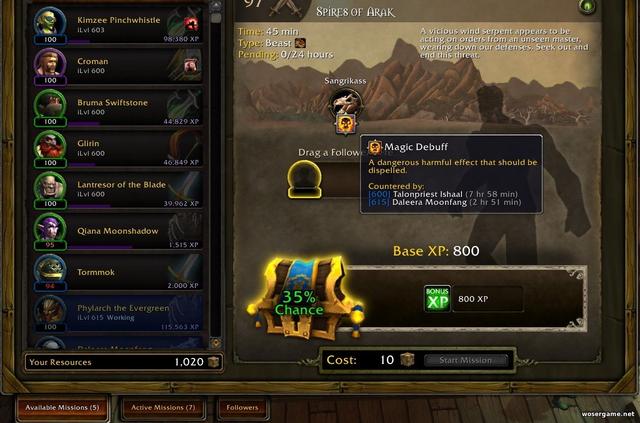The height and width of the screenshot is (423, 640).
Task: Click the Bonus XP reward icon
Action: click(x=438, y=298)
